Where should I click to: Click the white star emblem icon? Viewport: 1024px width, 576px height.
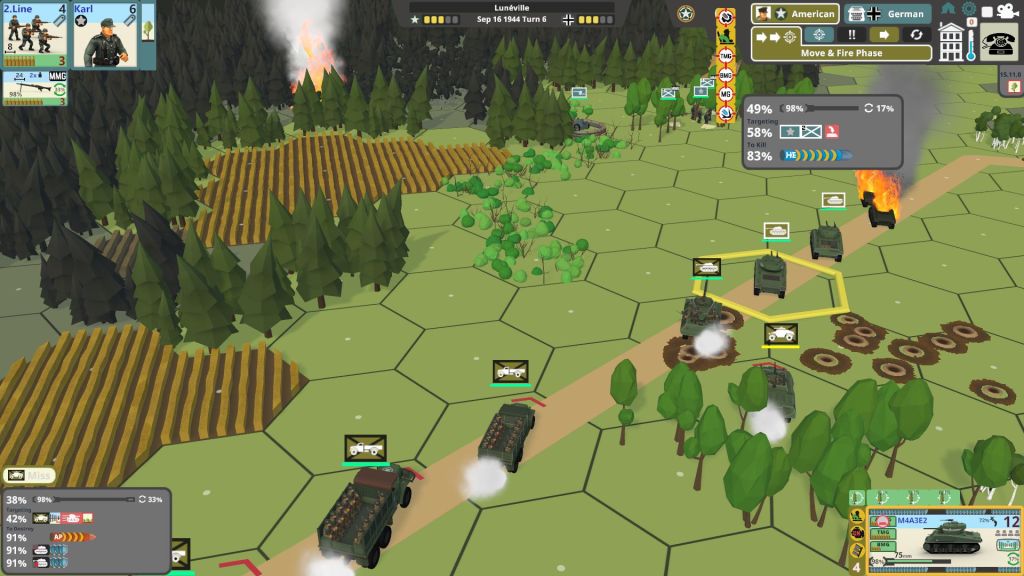686,14
